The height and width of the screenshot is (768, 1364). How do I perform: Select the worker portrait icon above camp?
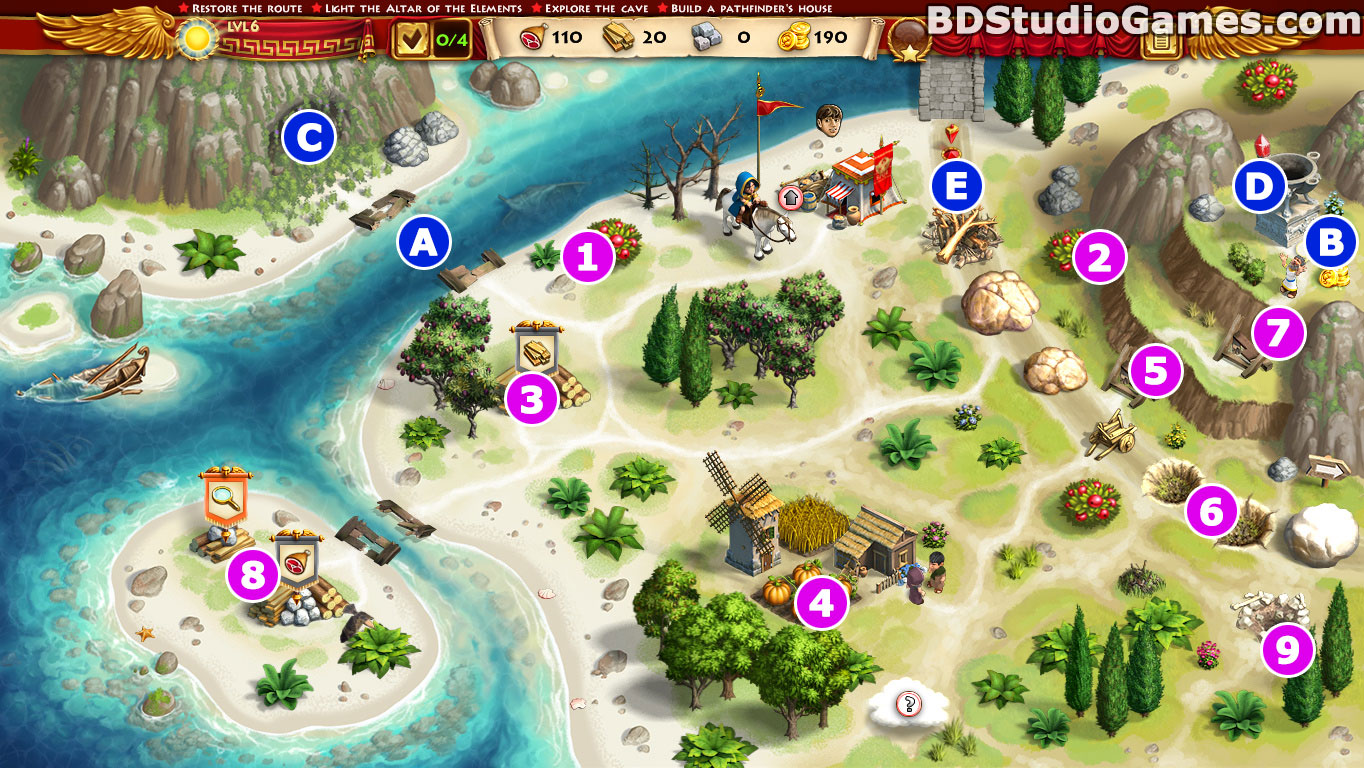coord(828,119)
